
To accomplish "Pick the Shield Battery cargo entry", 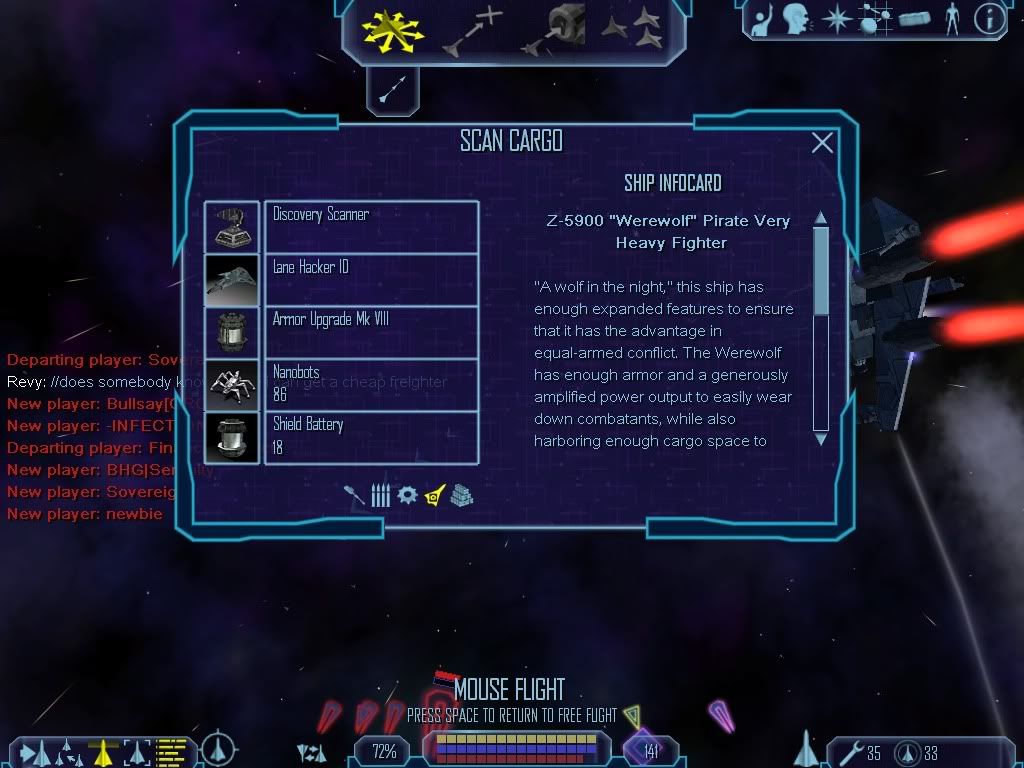I will coord(371,437).
